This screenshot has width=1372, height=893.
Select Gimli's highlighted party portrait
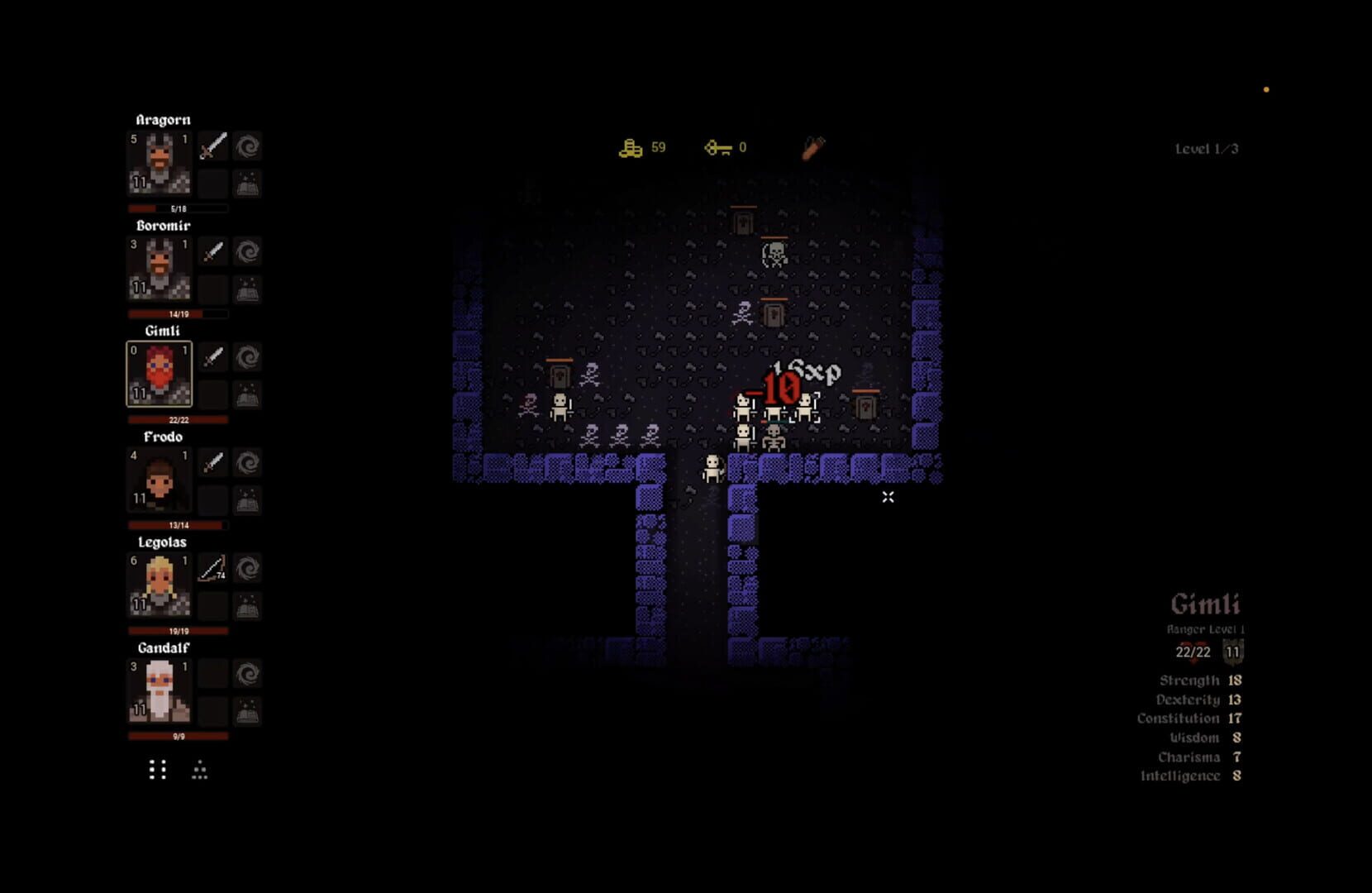click(160, 374)
